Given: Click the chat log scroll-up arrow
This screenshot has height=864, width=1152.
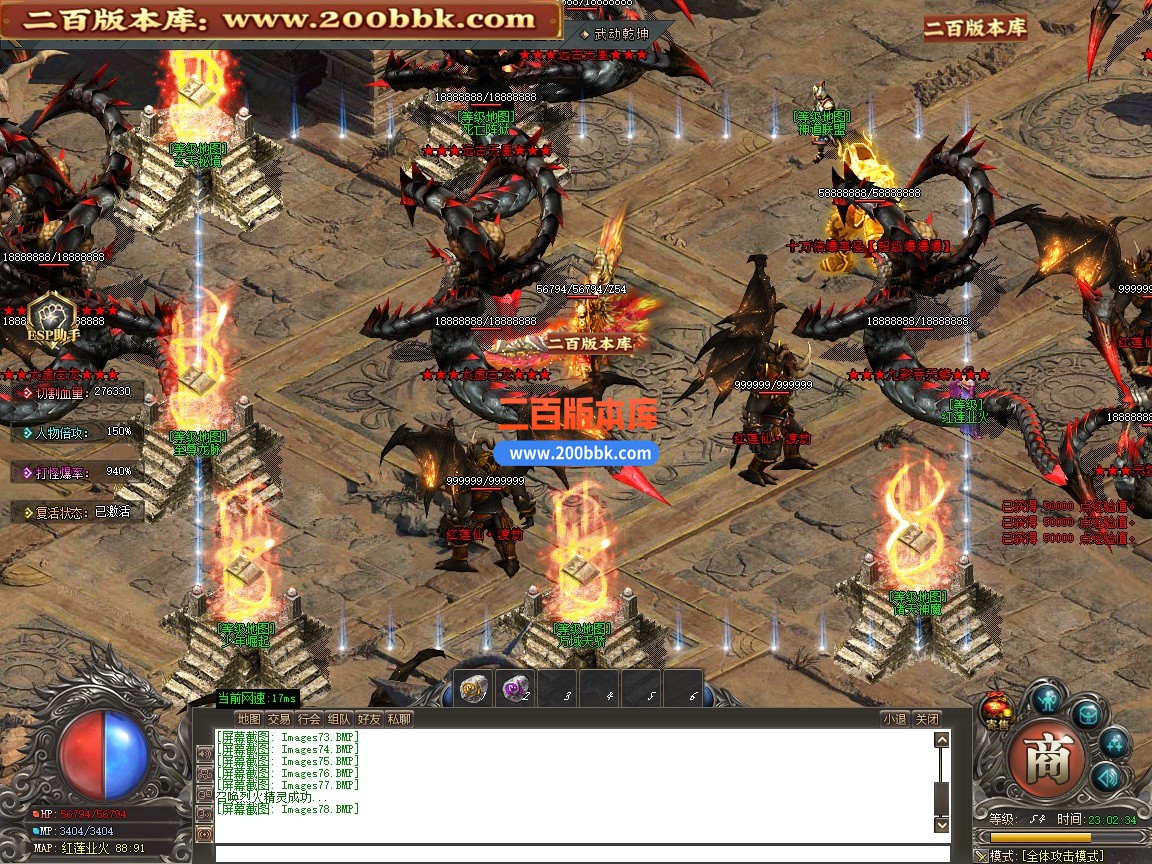Looking at the screenshot, I should (941, 740).
